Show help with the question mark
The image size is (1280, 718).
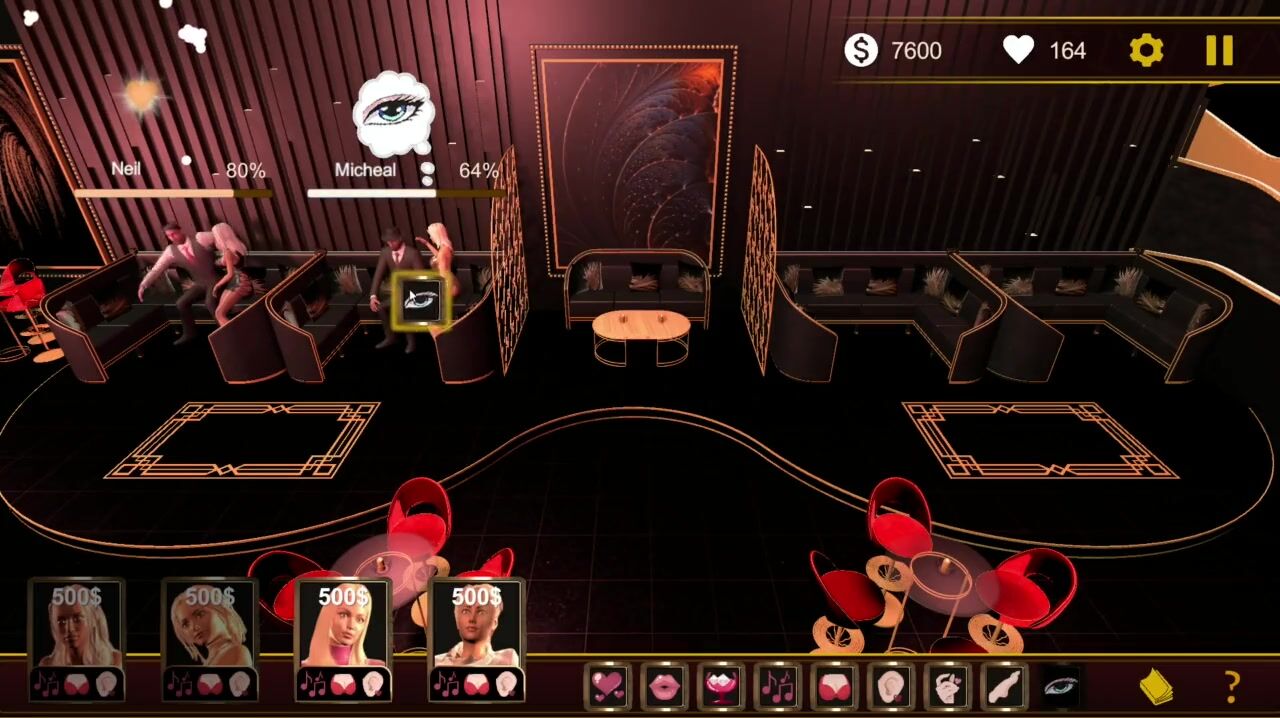(1232, 686)
